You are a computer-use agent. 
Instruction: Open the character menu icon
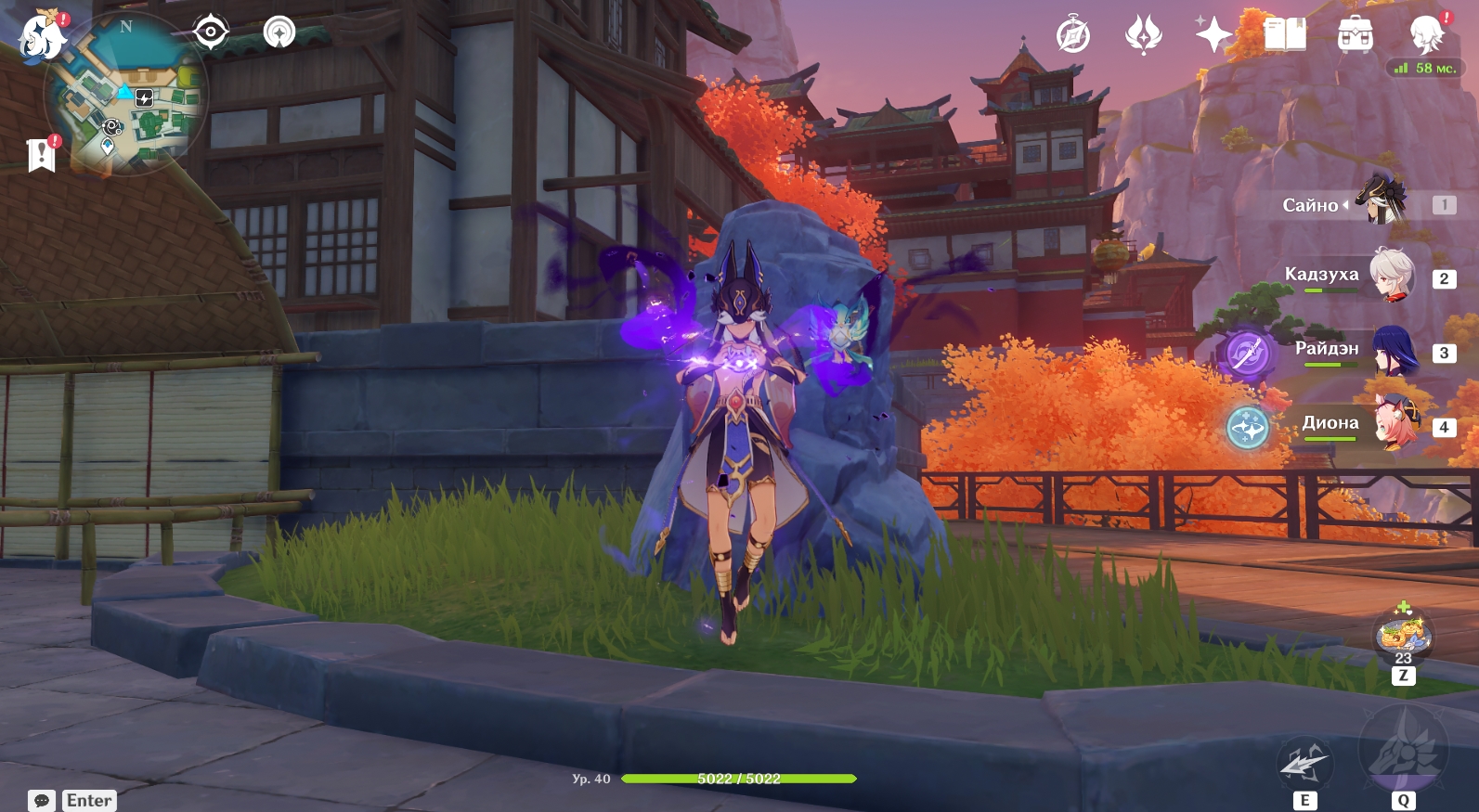1426,35
